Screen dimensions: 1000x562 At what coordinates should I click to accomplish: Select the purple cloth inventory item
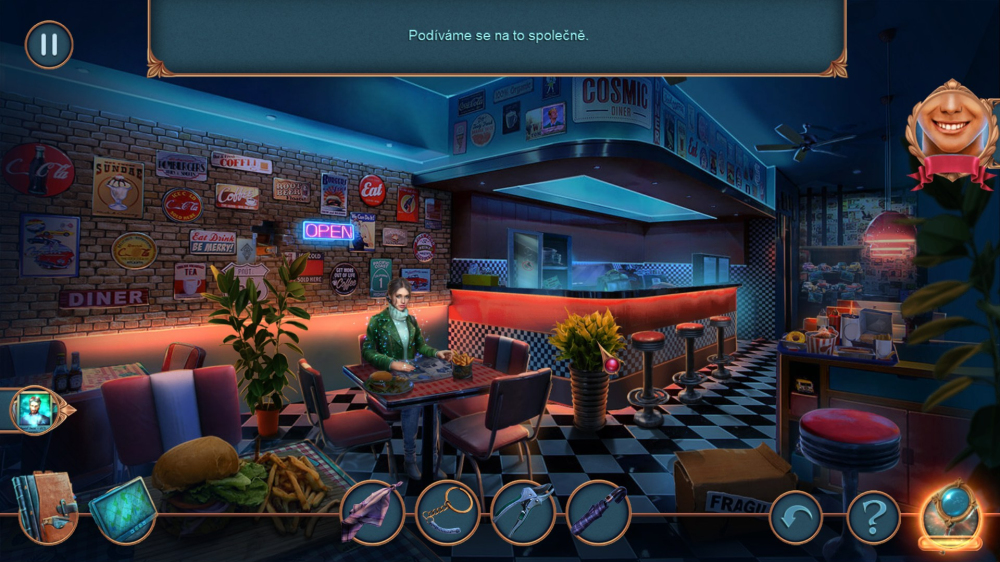371,512
